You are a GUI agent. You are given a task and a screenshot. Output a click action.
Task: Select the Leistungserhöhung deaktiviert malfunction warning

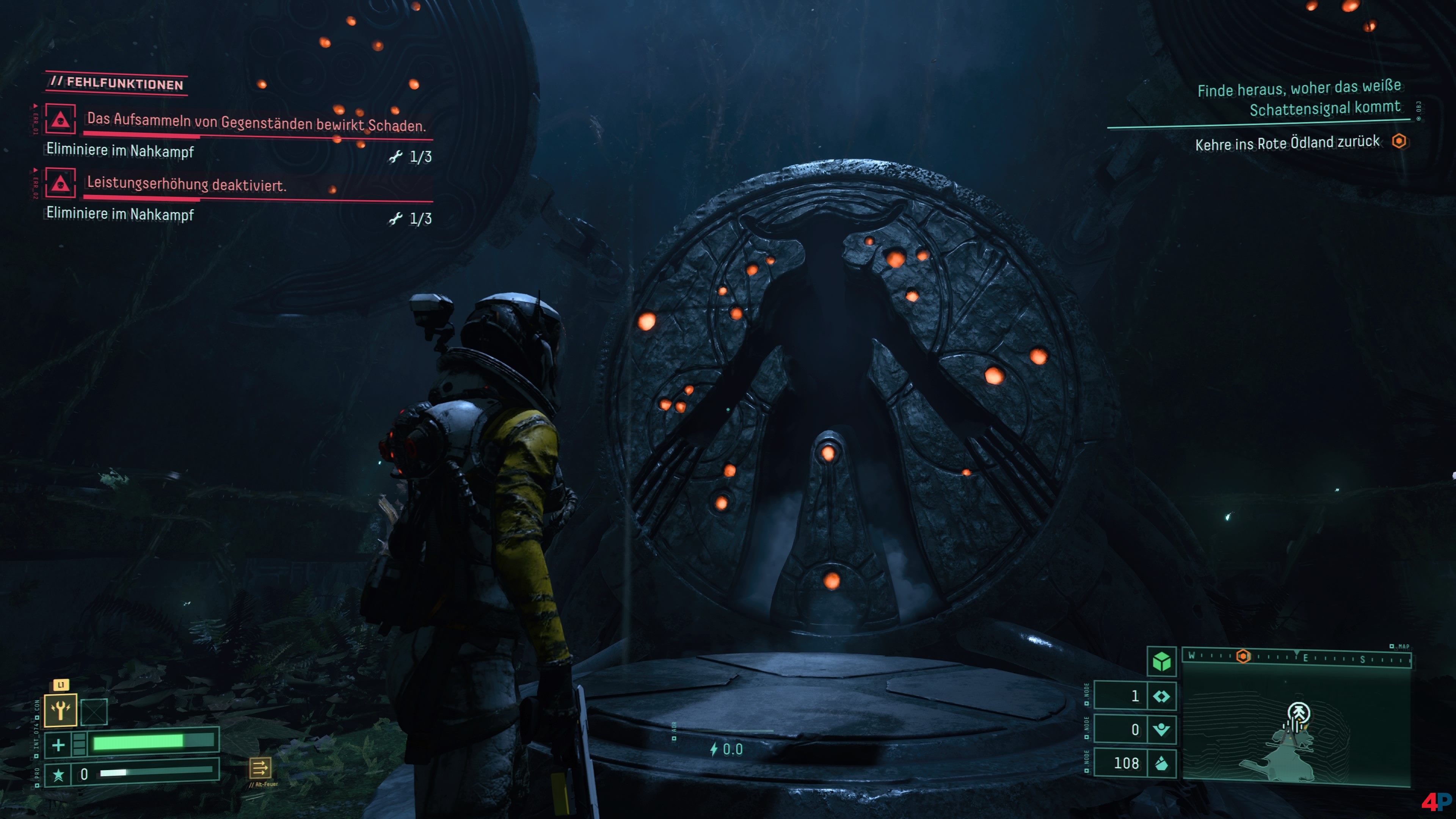point(187,184)
